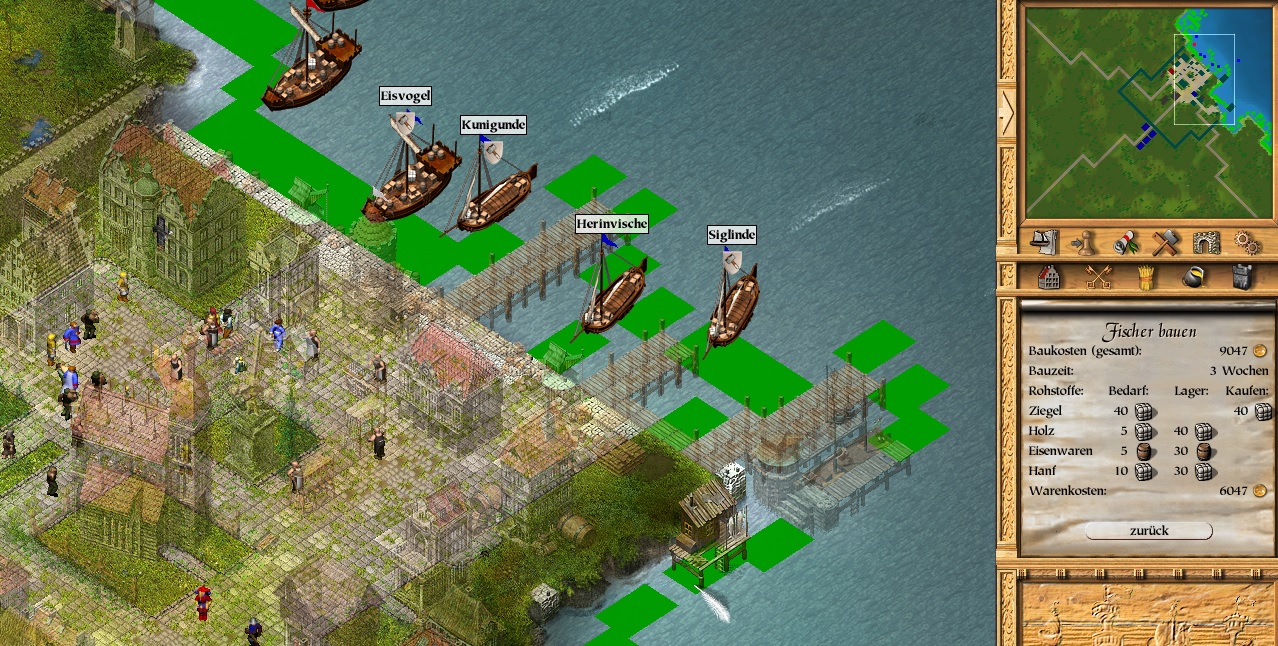
Task: Click the arrow tab beside the minimap
Action: point(1006,112)
